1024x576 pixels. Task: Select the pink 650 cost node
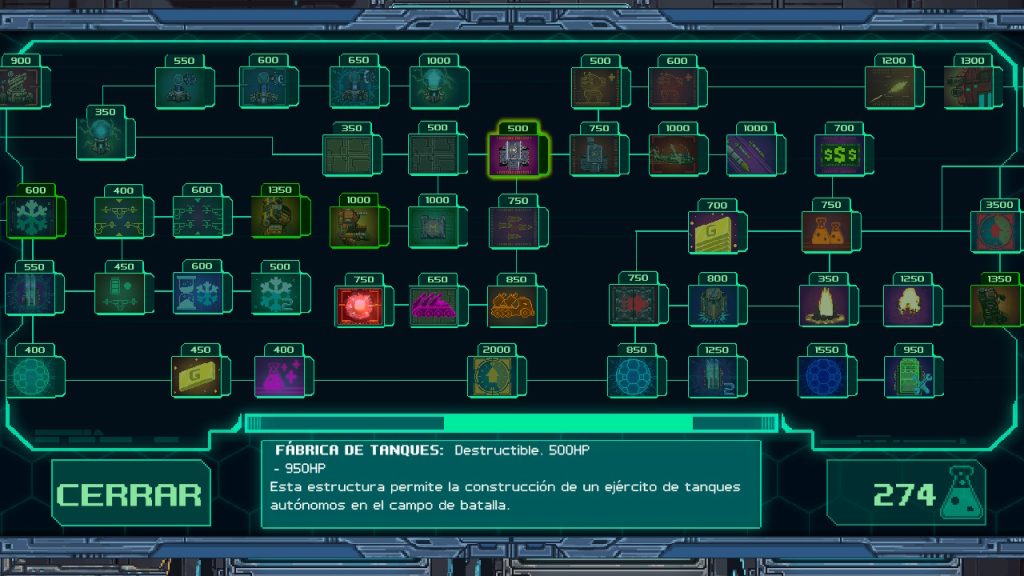click(438, 305)
